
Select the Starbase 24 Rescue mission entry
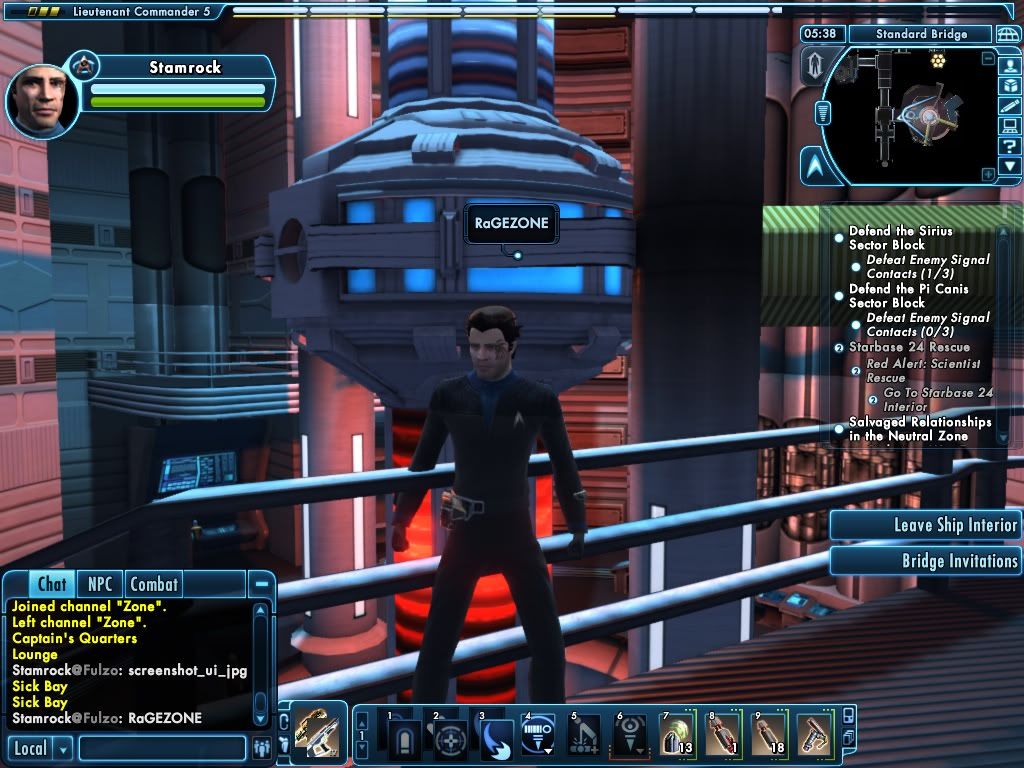tap(908, 347)
